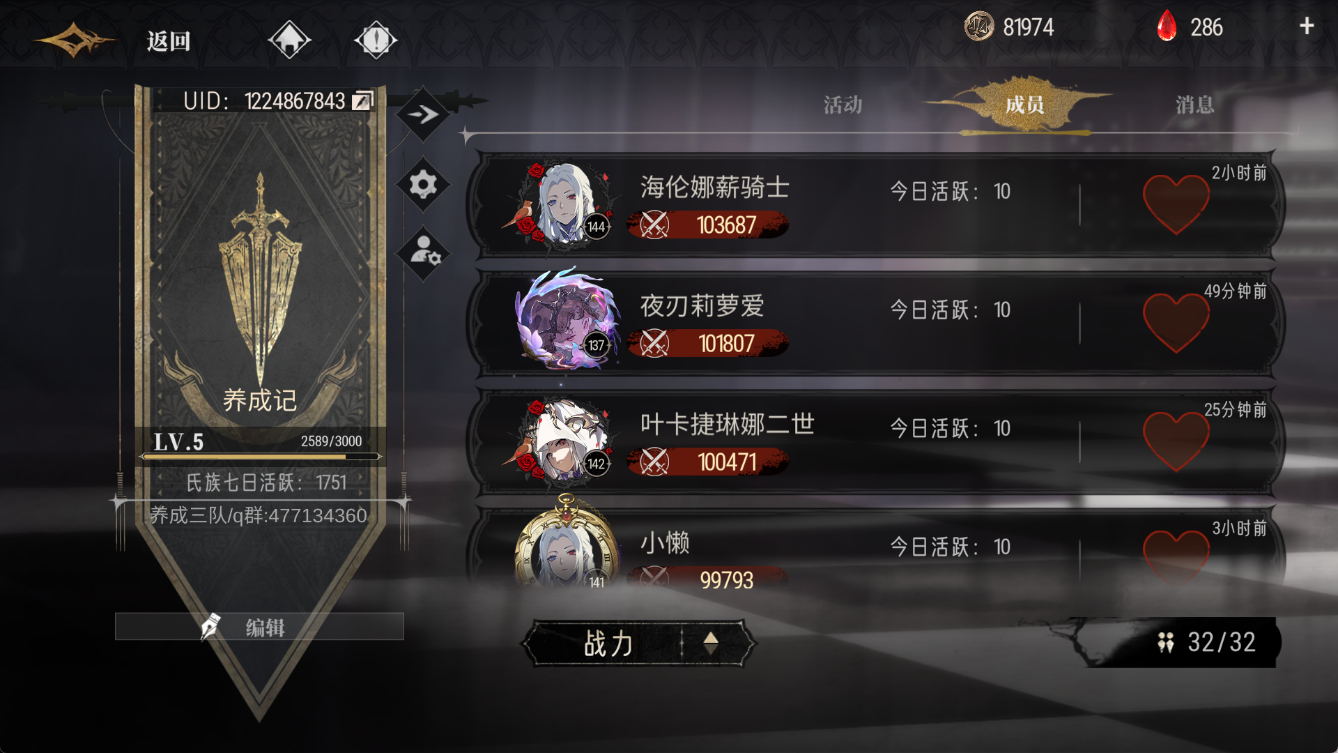
Task: Open the exclamation announcement icon
Action: click(x=376, y=40)
